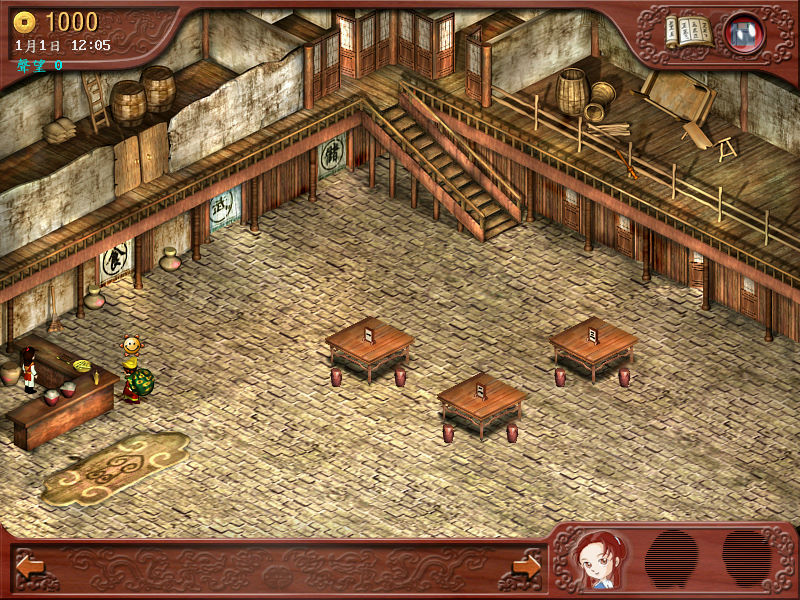Screen dimensions: 800x600
Task: Click the floppy disk save button
Action: pyautogui.click(x=743, y=32)
